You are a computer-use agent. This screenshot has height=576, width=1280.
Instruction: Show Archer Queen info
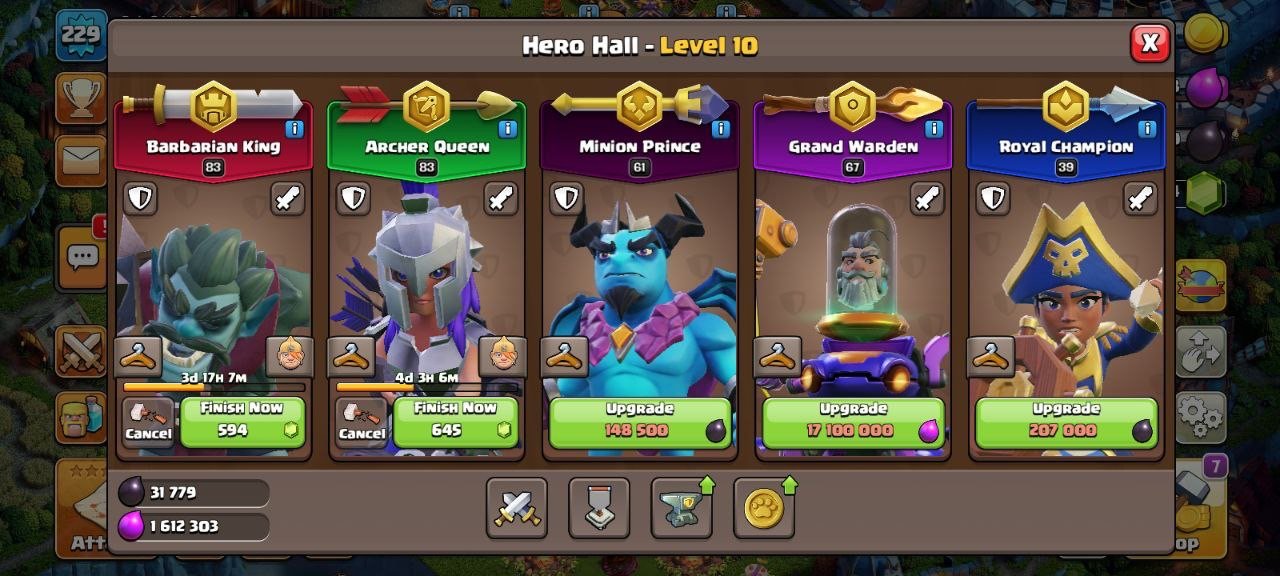[507, 129]
